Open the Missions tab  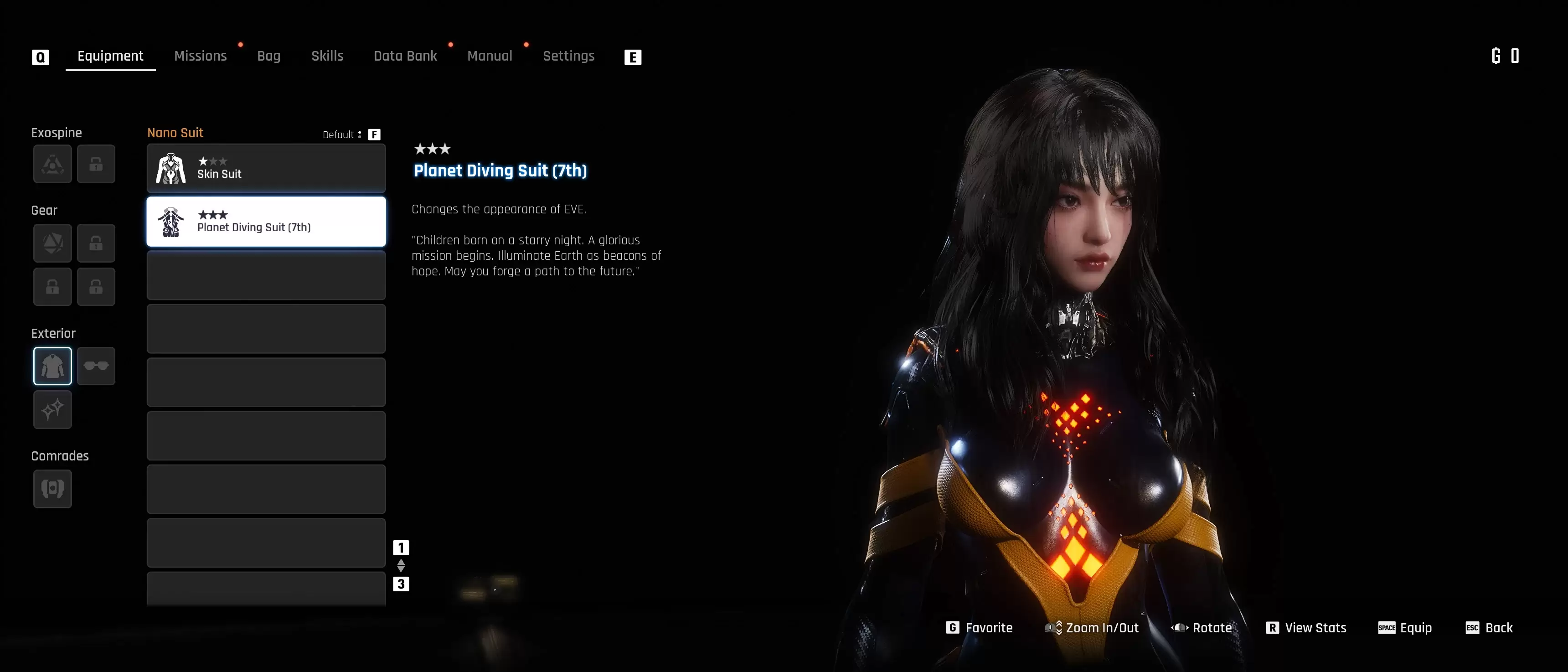pos(200,56)
